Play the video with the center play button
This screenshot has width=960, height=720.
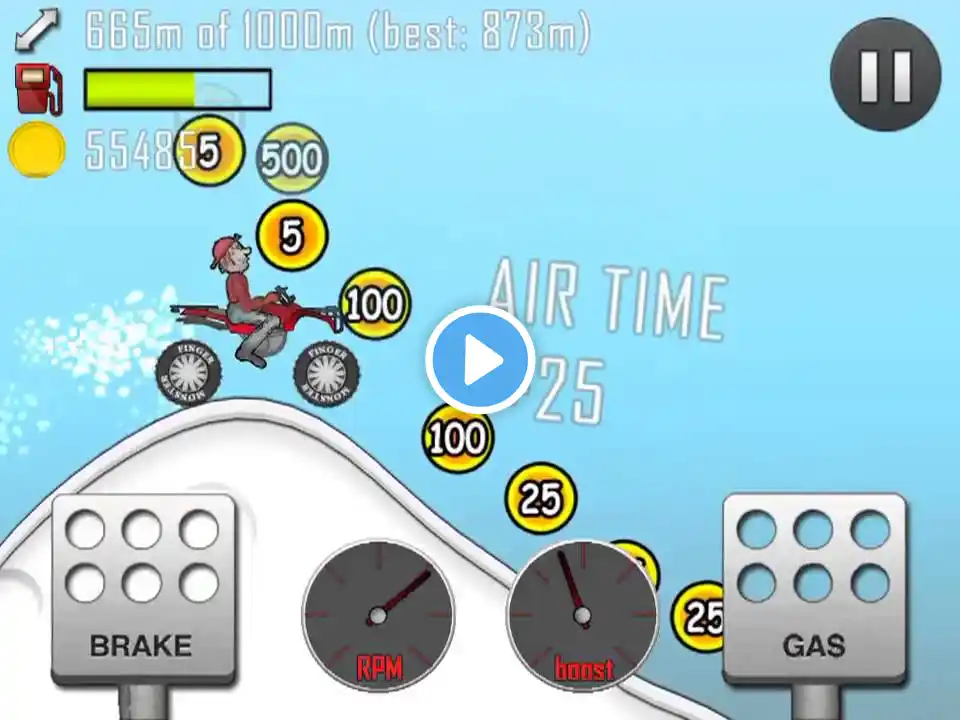(480, 360)
